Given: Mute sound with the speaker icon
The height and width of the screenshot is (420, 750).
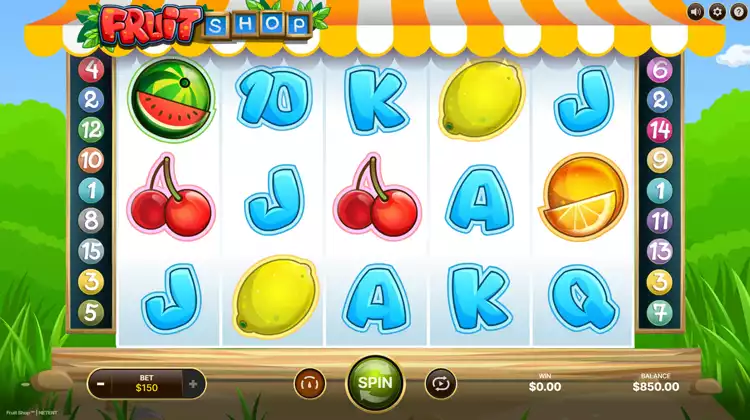Looking at the screenshot, I should coord(696,12).
